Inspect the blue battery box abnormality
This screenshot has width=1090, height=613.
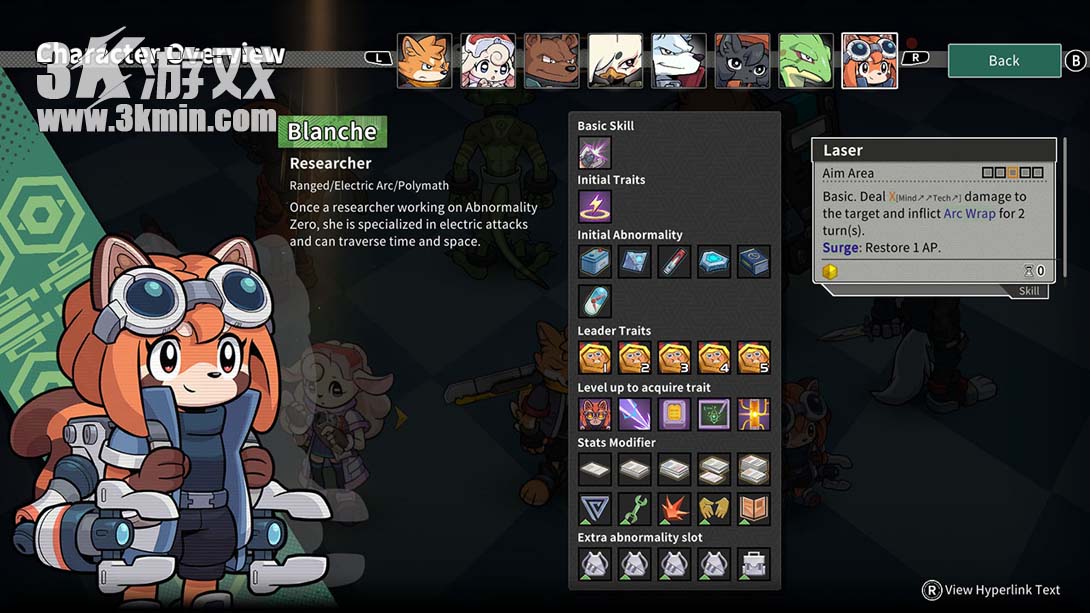pyautogui.click(x=594, y=262)
